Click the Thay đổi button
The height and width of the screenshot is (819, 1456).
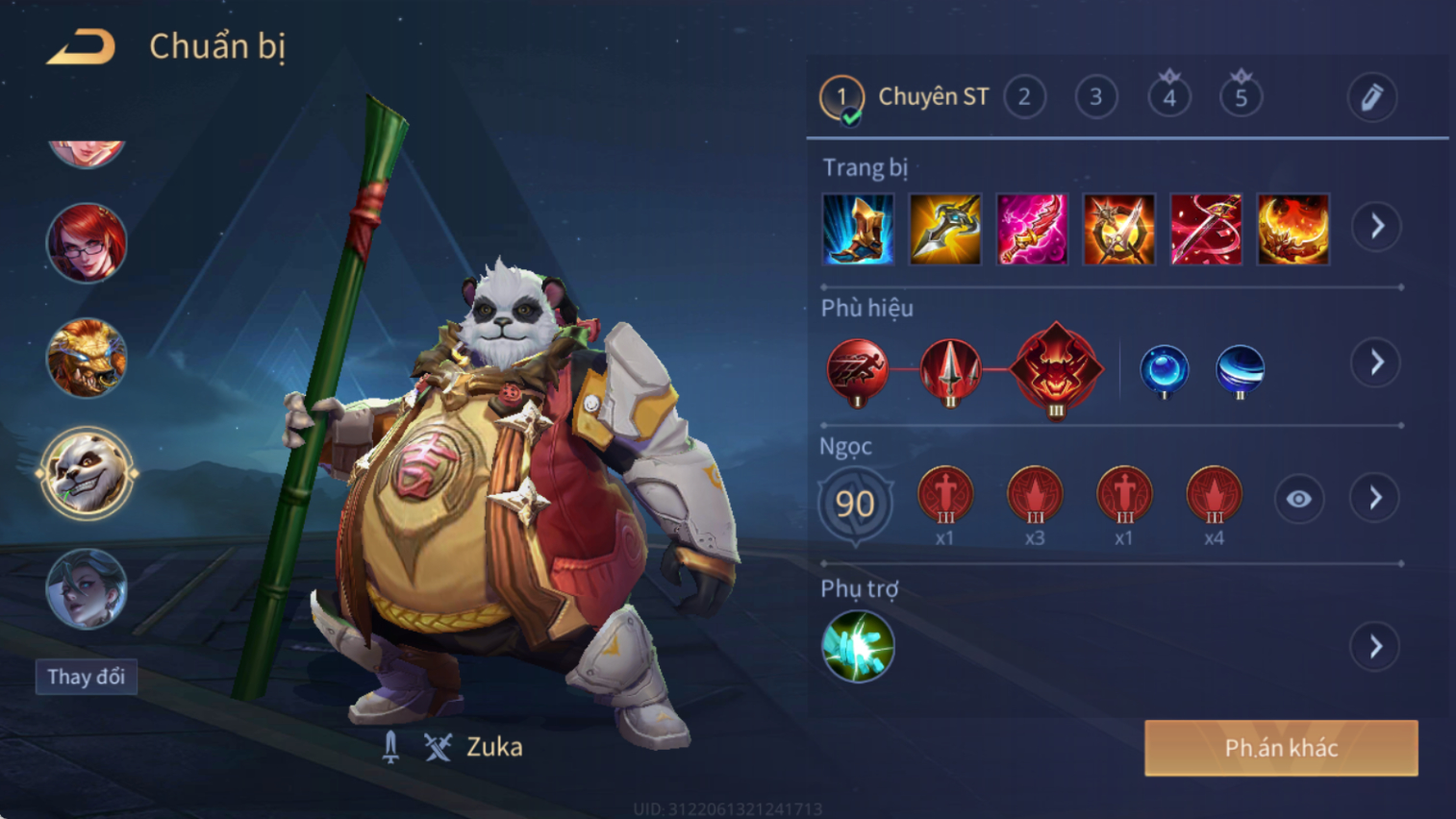coord(87,677)
